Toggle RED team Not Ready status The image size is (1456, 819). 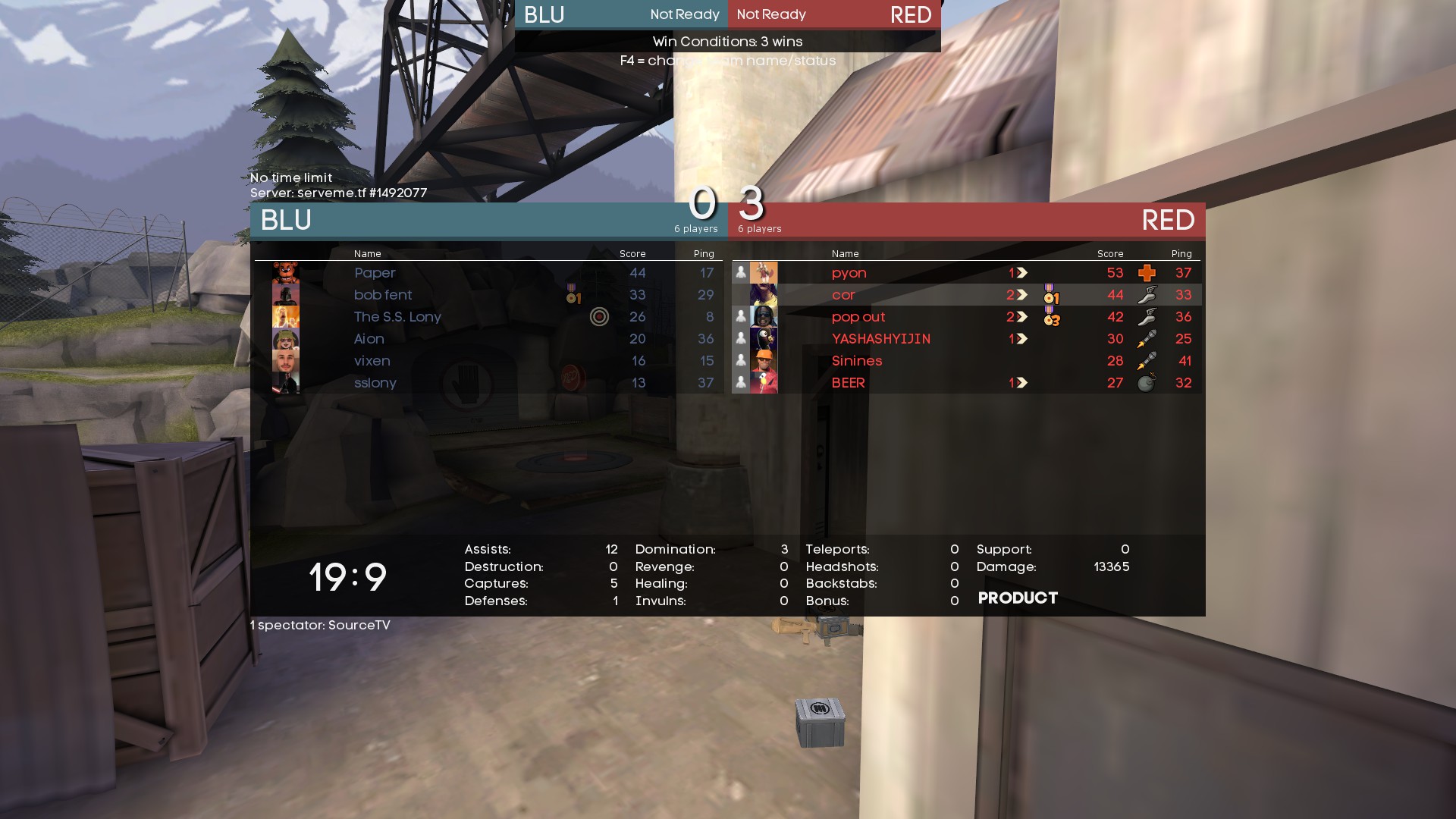pos(771,14)
